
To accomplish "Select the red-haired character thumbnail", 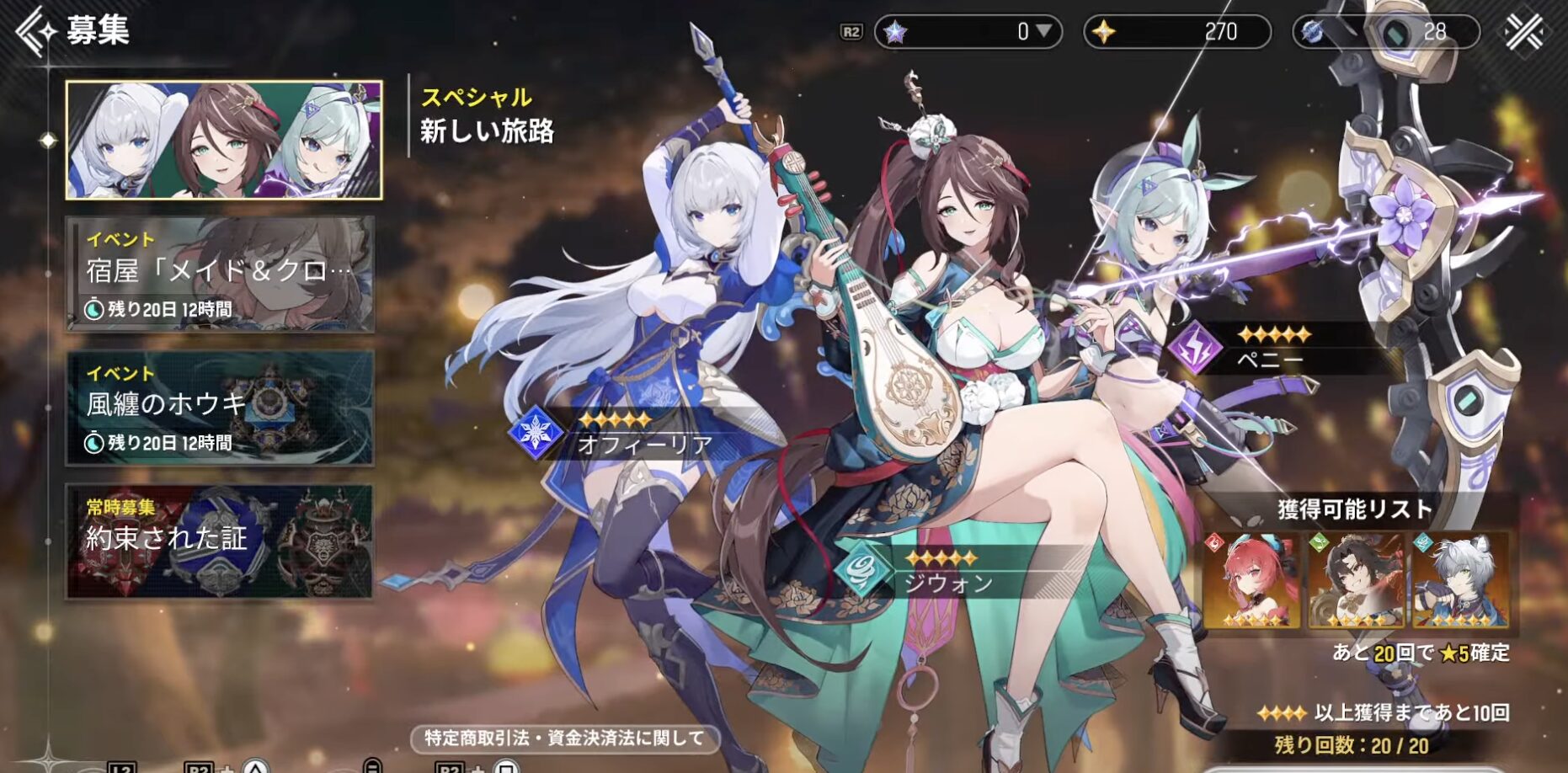I will (x=1251, y=581).
